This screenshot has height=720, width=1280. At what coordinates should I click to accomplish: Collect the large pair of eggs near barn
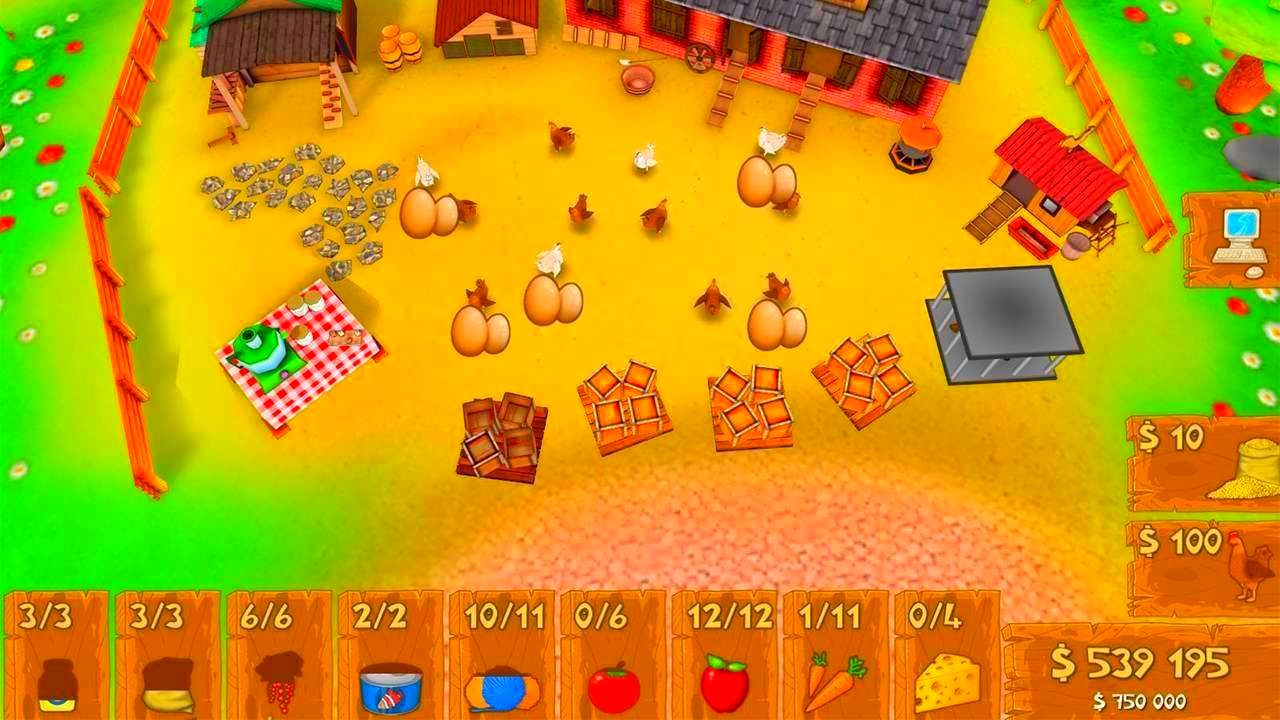[x=768, y=180]
